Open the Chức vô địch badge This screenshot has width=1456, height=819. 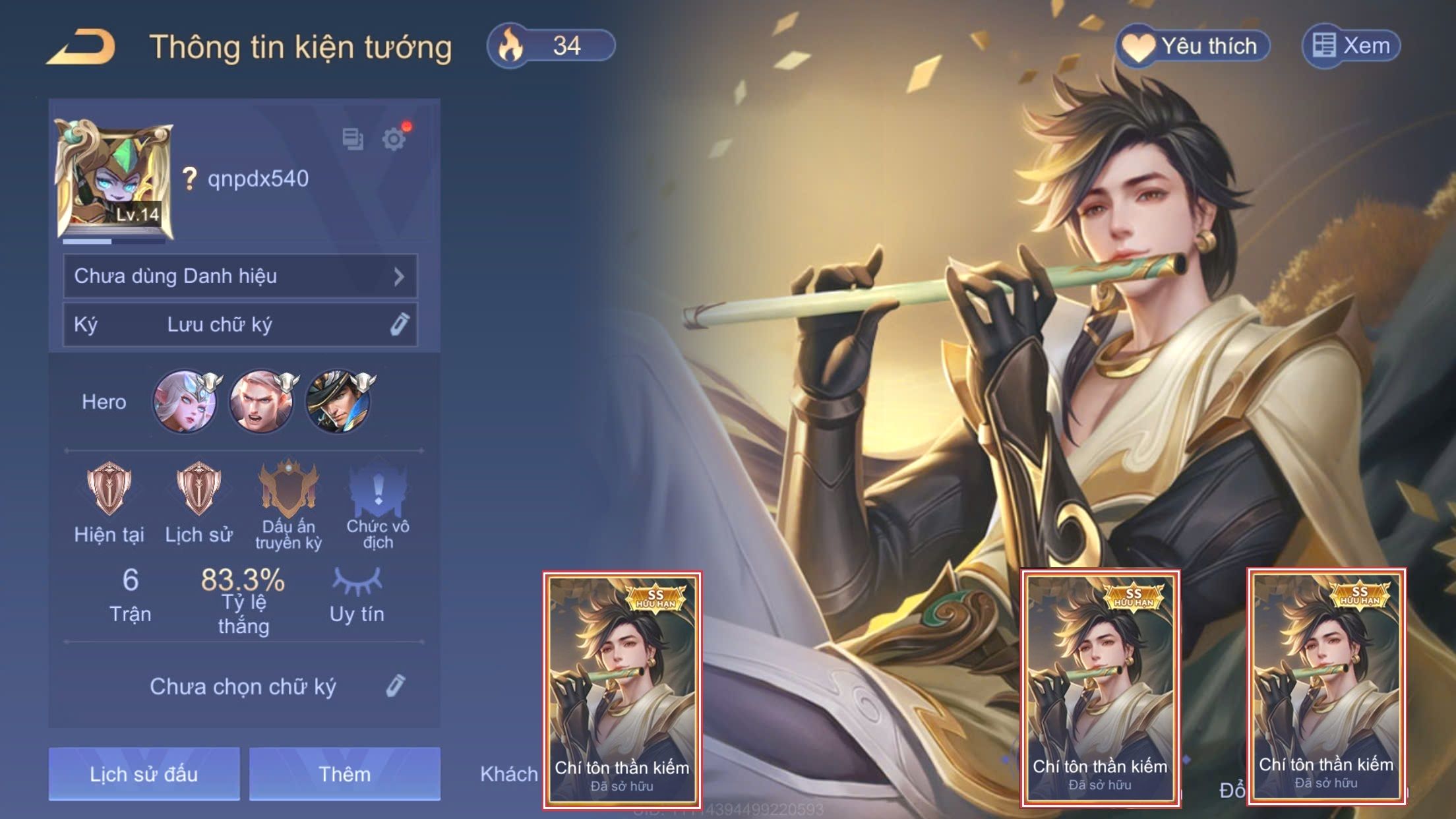pyautogui.click(x=378, y=489)
